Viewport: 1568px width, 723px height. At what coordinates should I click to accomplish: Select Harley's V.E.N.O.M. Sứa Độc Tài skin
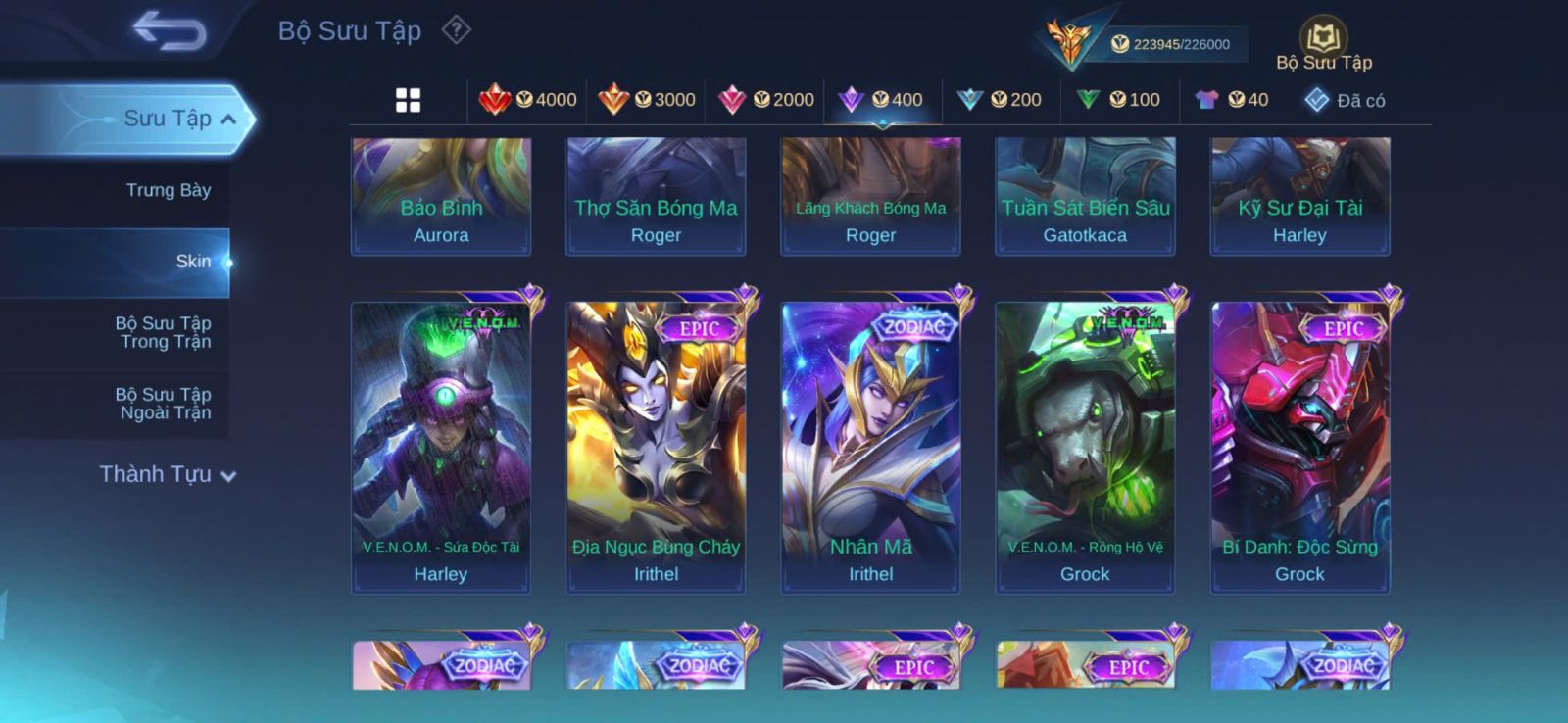441,446
